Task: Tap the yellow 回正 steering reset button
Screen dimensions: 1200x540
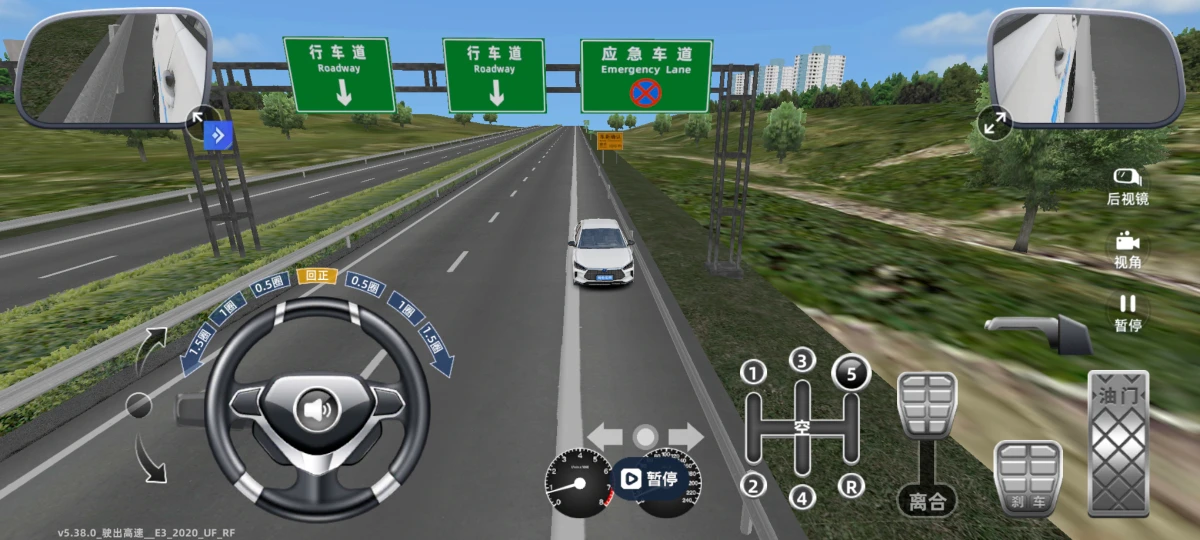Action: click(317, 276)
